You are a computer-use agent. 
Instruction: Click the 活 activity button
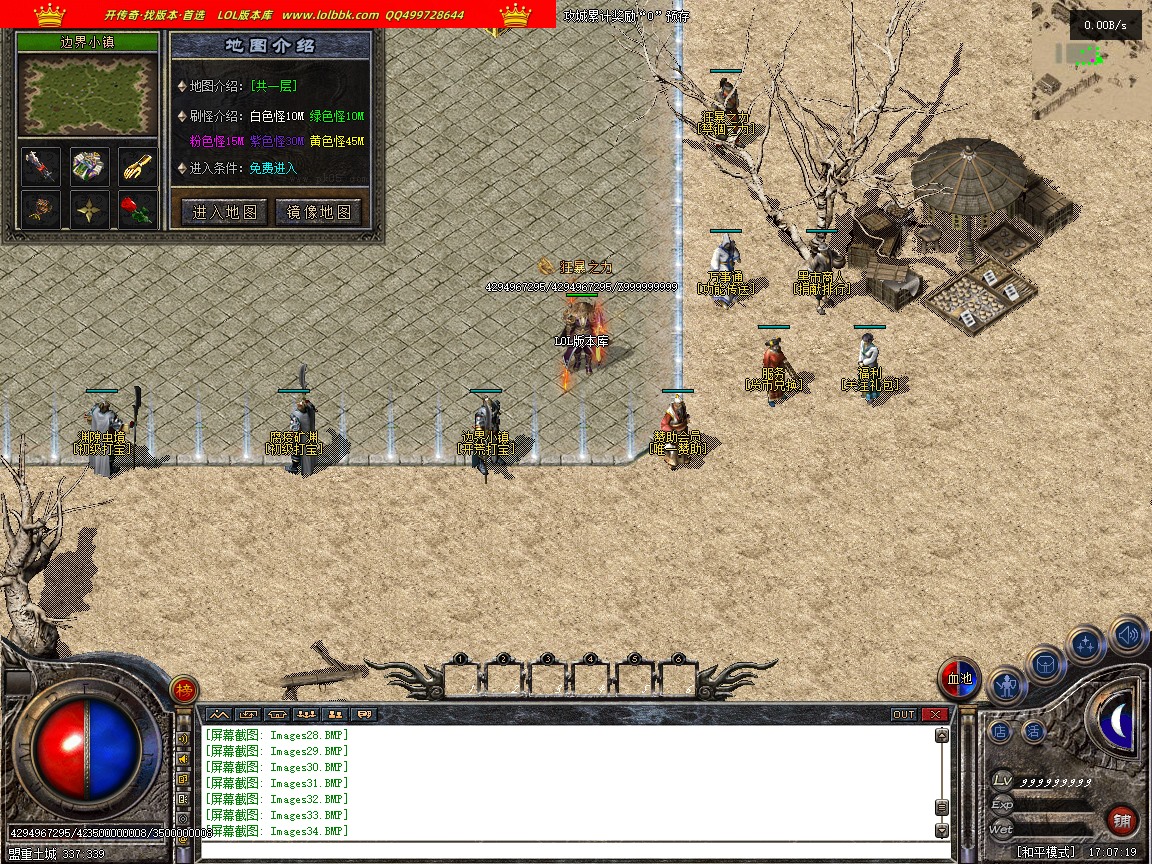(1033, 732)
